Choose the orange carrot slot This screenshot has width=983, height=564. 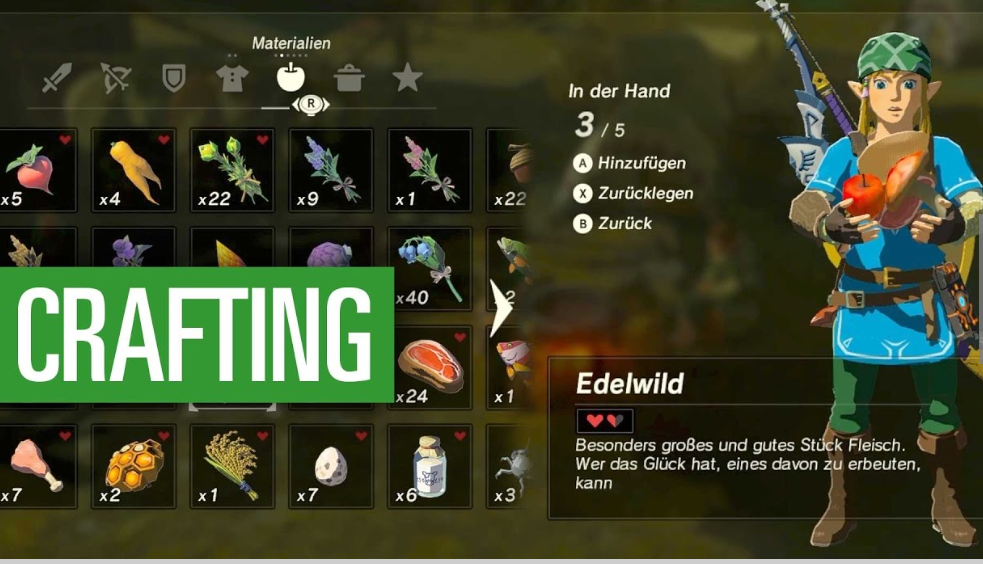click(134, 169)
